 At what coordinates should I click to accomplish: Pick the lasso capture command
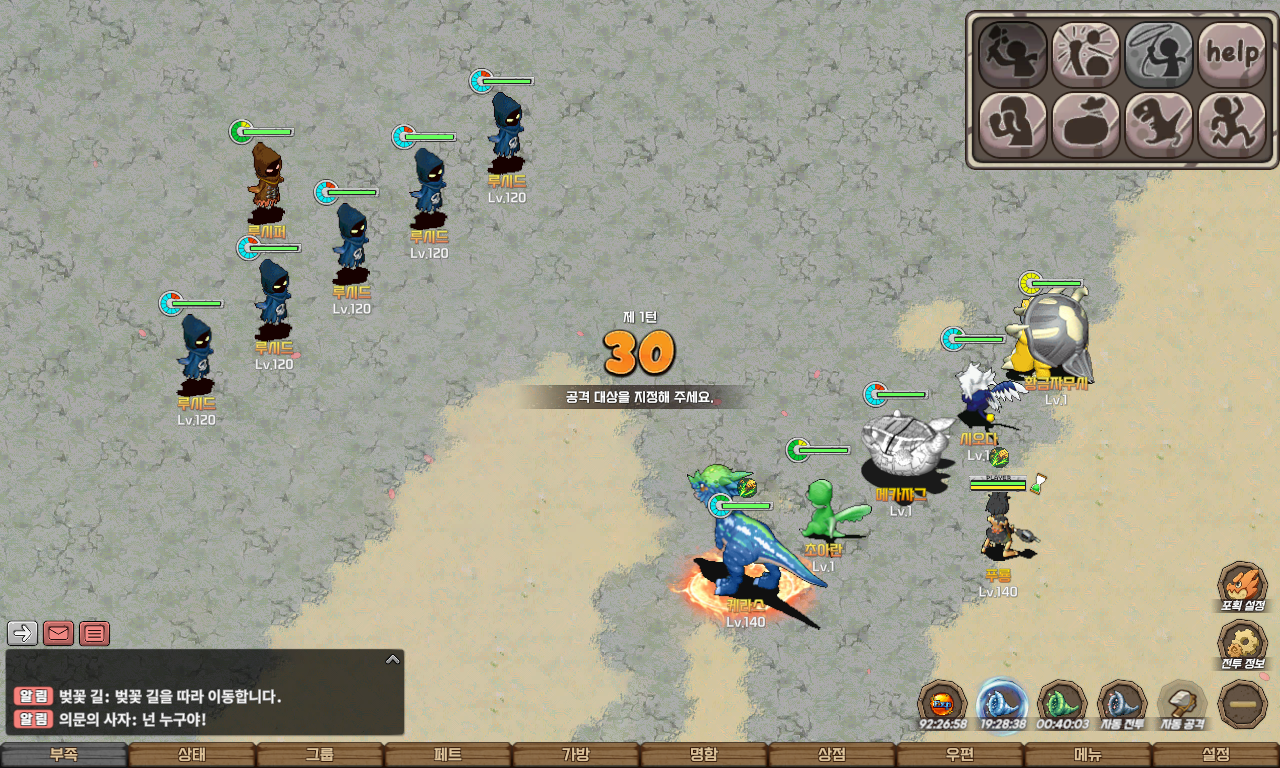[x=1159, y=53]
